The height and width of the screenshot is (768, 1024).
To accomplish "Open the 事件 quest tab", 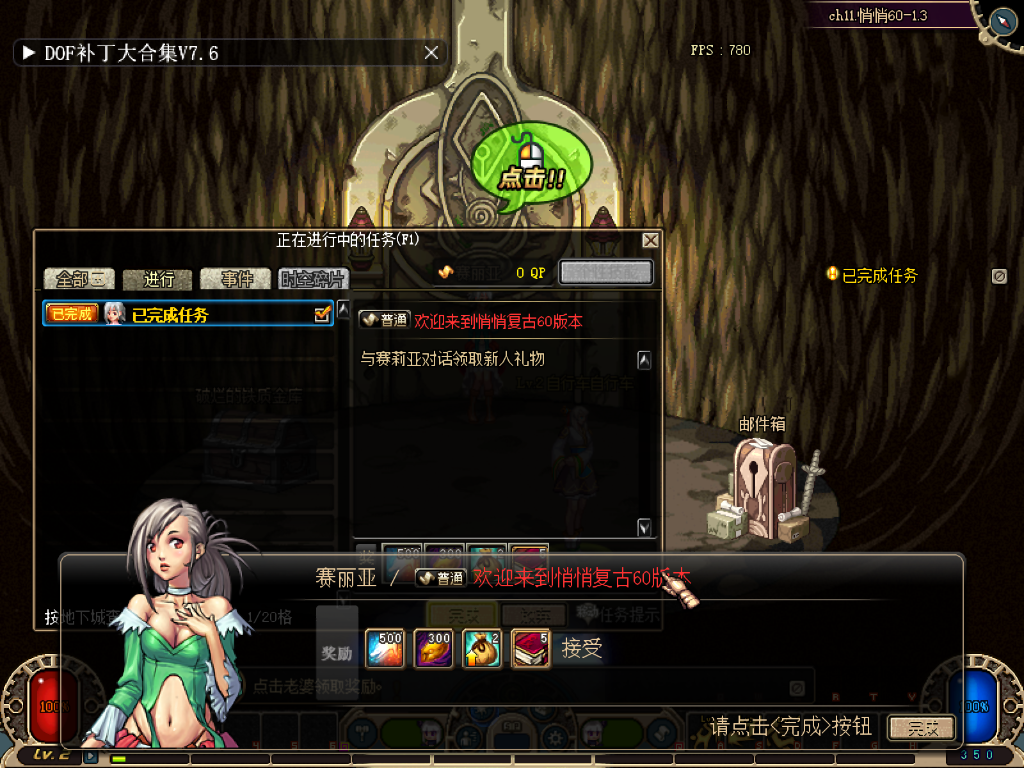I will [236, 279].
